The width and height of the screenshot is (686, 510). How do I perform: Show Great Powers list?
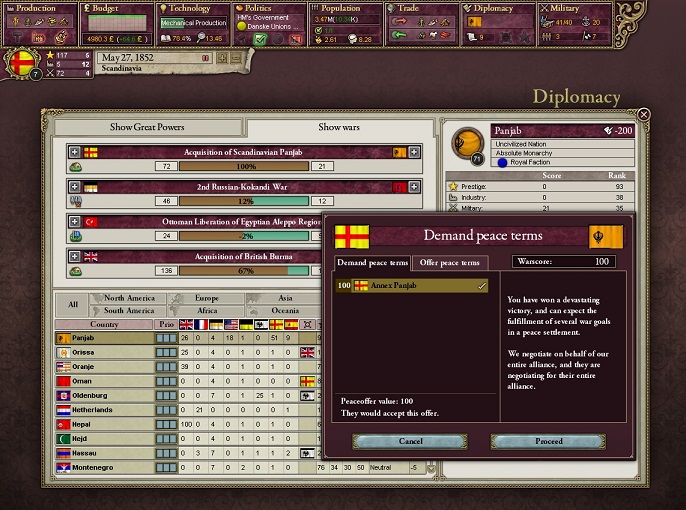pos(147,128)
